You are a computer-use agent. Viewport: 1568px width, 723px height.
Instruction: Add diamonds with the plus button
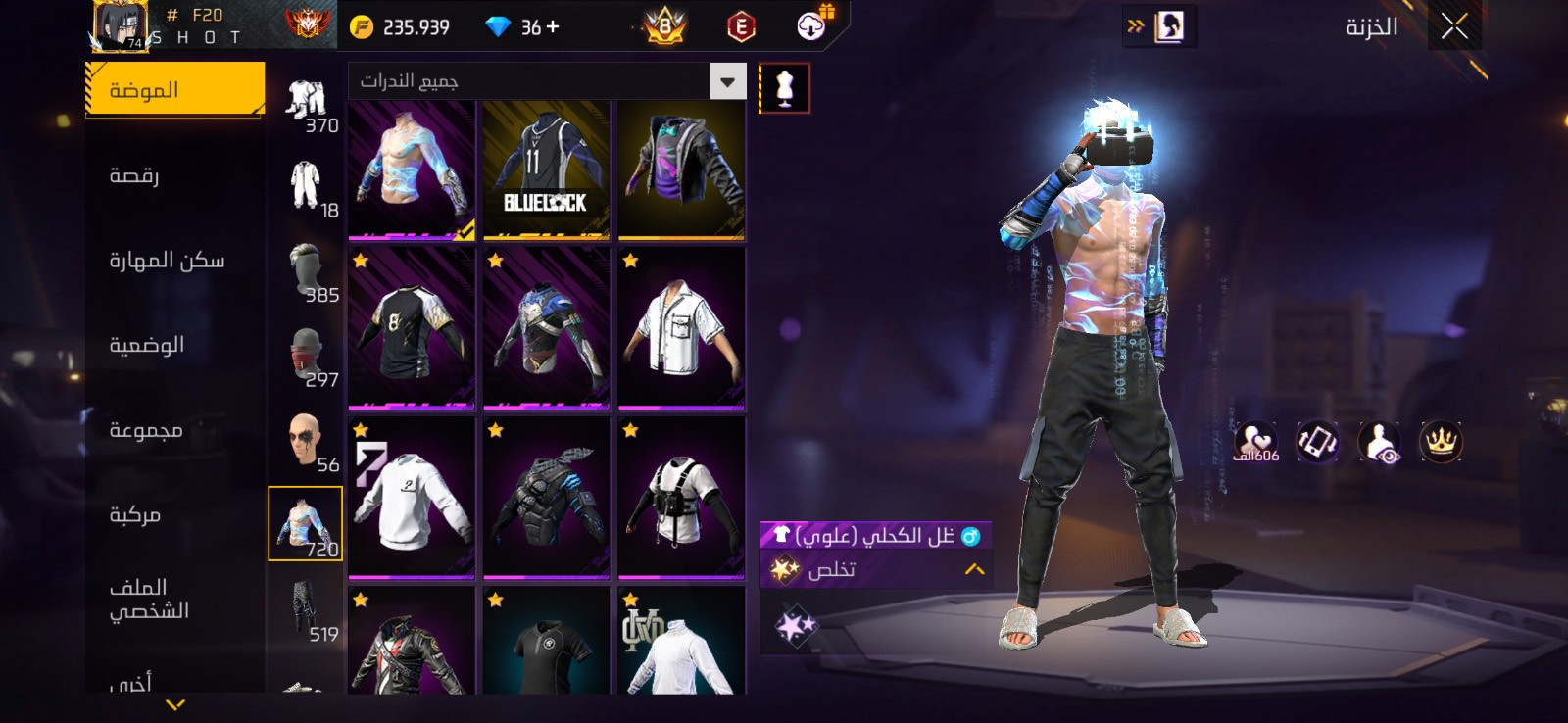553,27
